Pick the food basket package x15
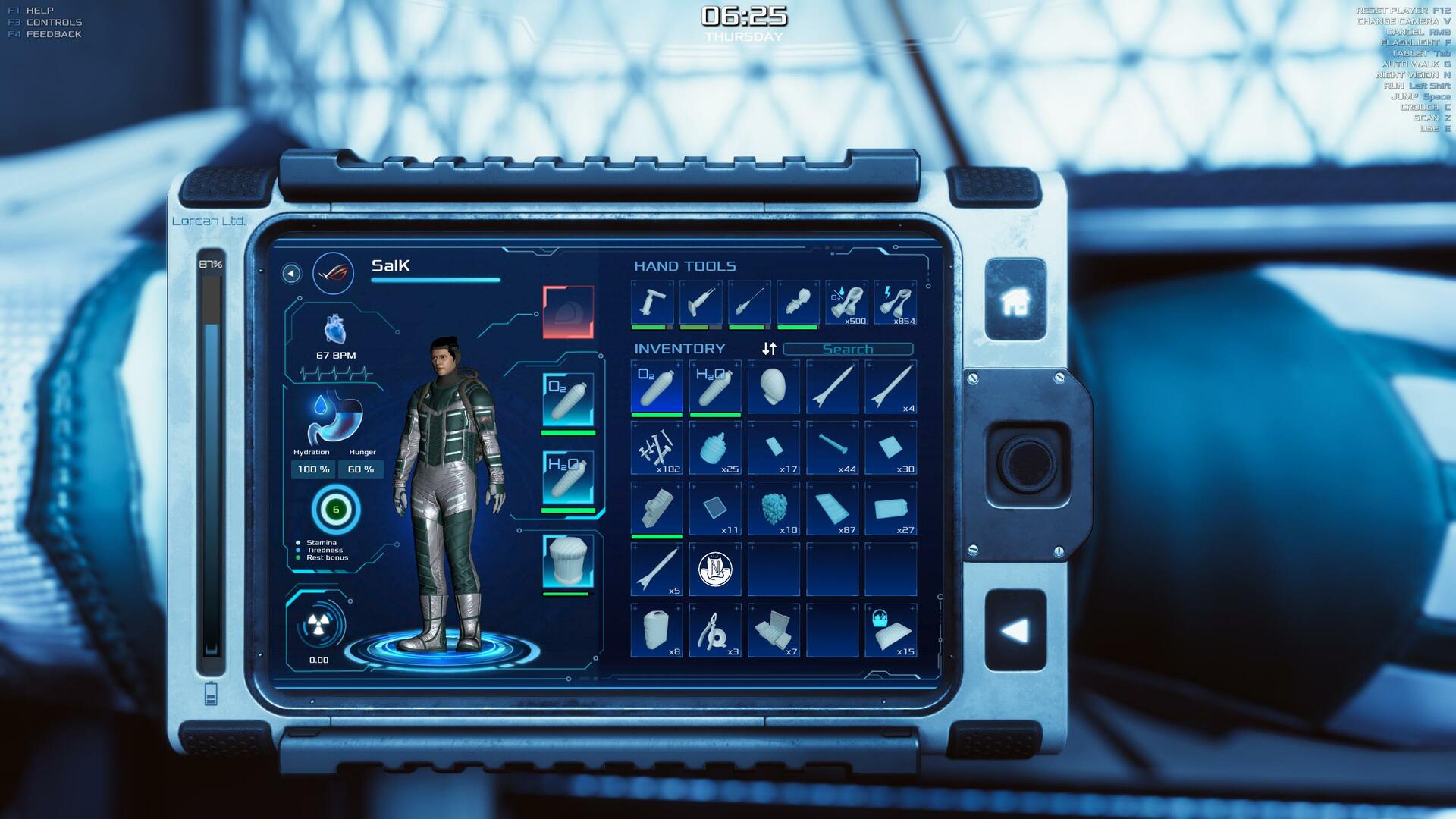The image size is (1456, 819). [890, 630]
